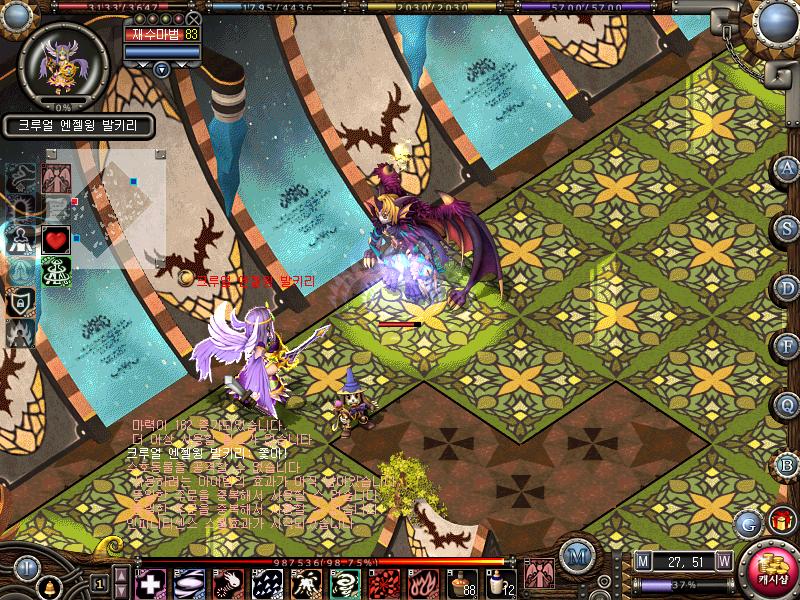Open the red gift box icon

click(x=779, y=520)
